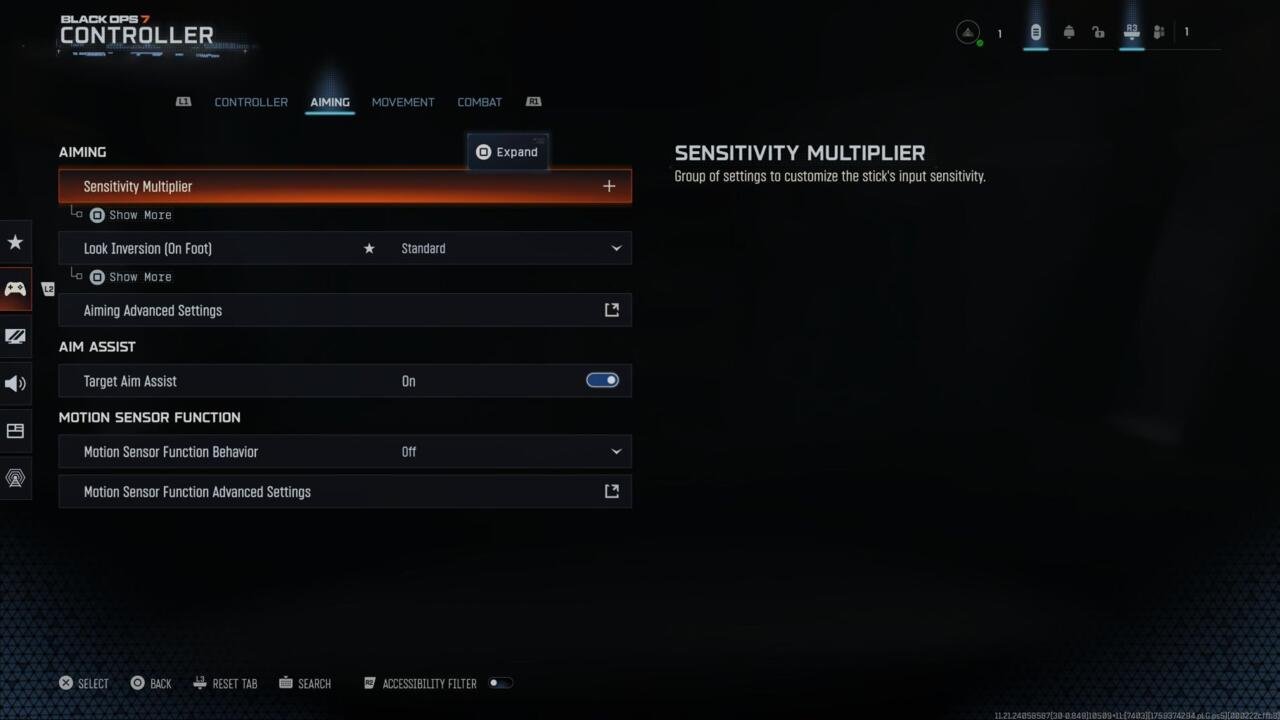Open the Audio speaker icon in sidebar
The image size is (1280, 720).
[15, 383]
